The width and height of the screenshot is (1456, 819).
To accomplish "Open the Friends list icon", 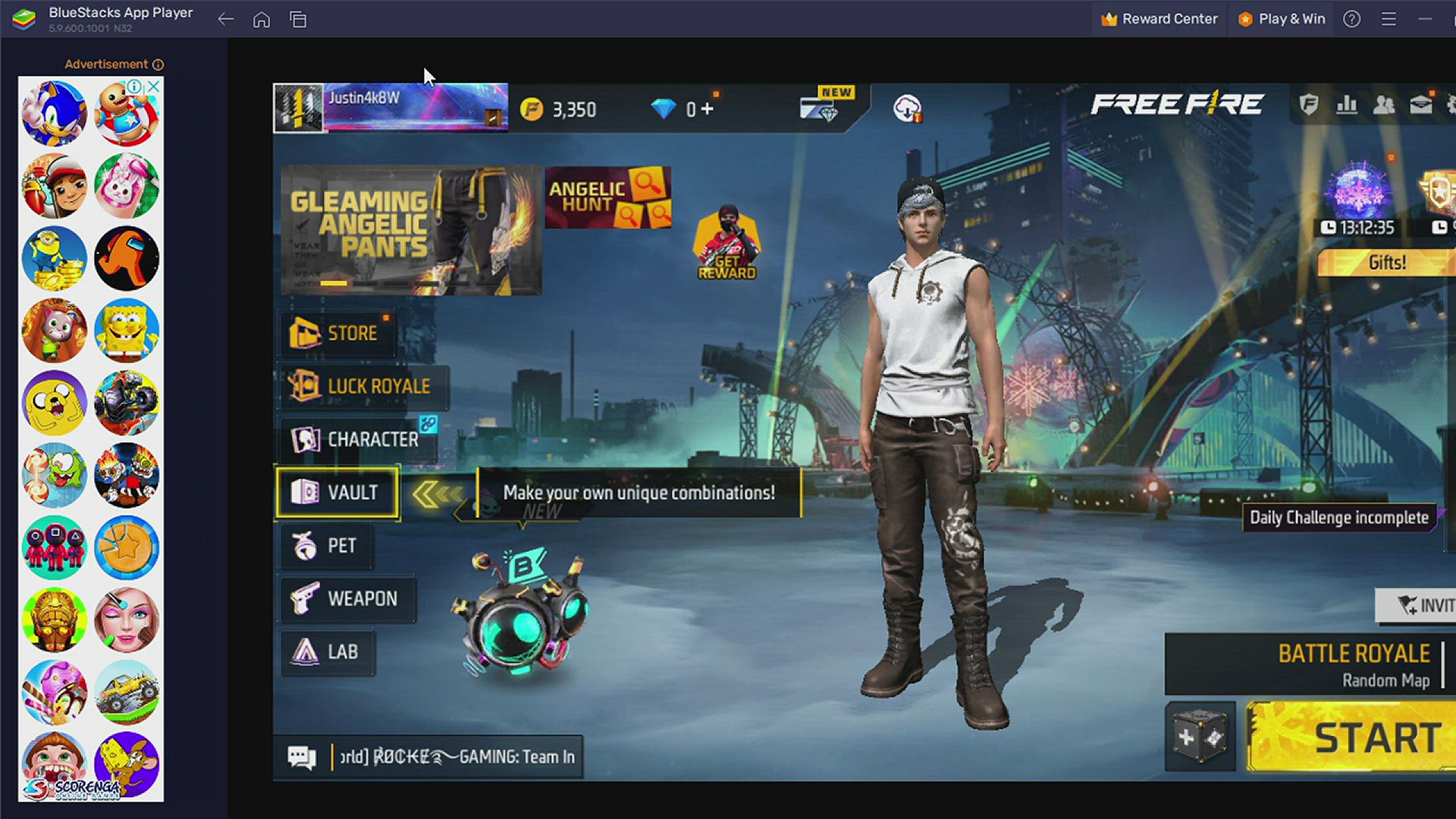I will [1384, 105].
